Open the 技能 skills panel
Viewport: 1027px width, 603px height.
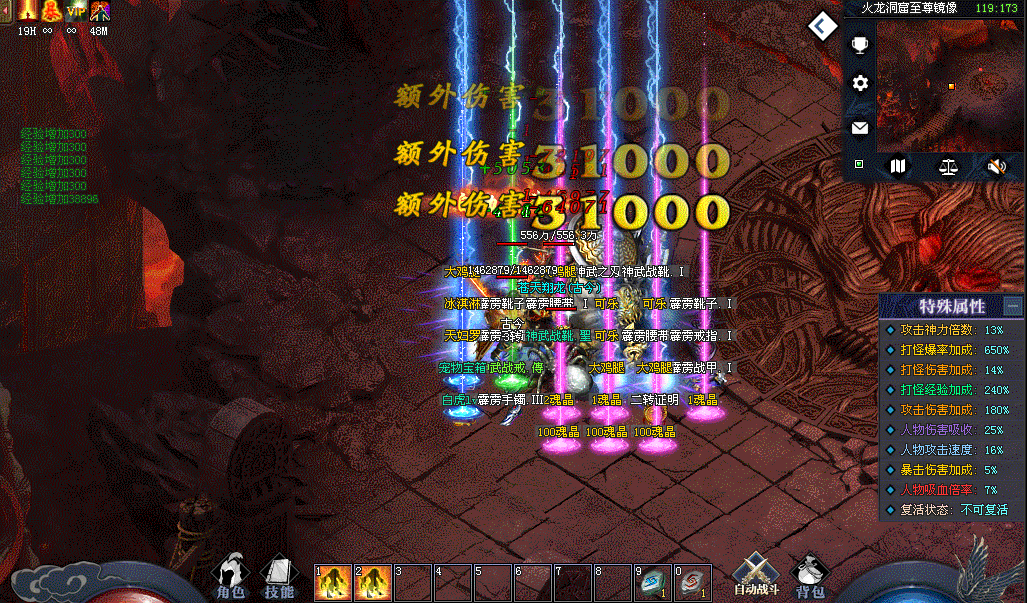click(x=279, y=575)
